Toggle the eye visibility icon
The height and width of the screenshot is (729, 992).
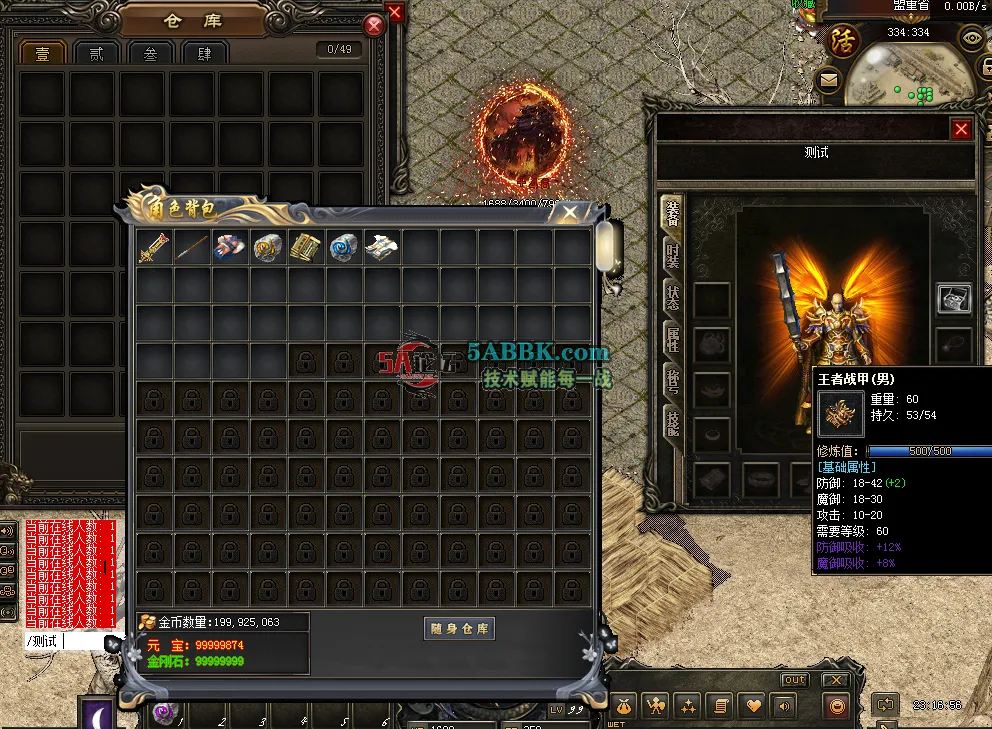click(970, 39)
